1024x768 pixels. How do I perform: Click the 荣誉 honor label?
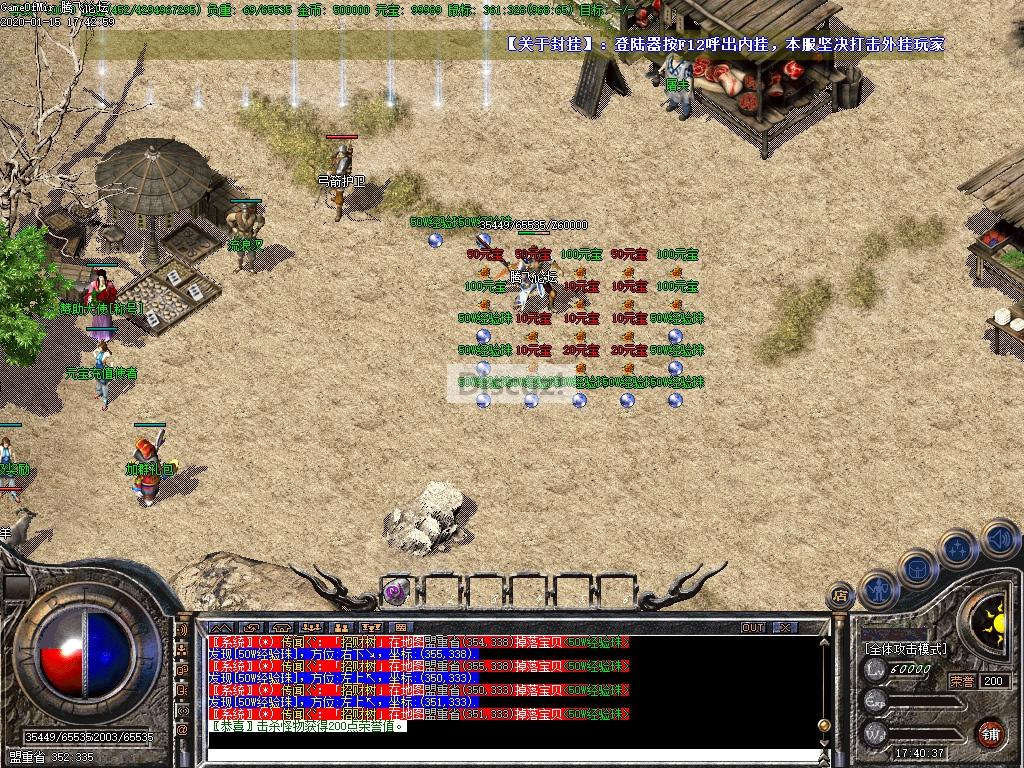pos(961,681)
